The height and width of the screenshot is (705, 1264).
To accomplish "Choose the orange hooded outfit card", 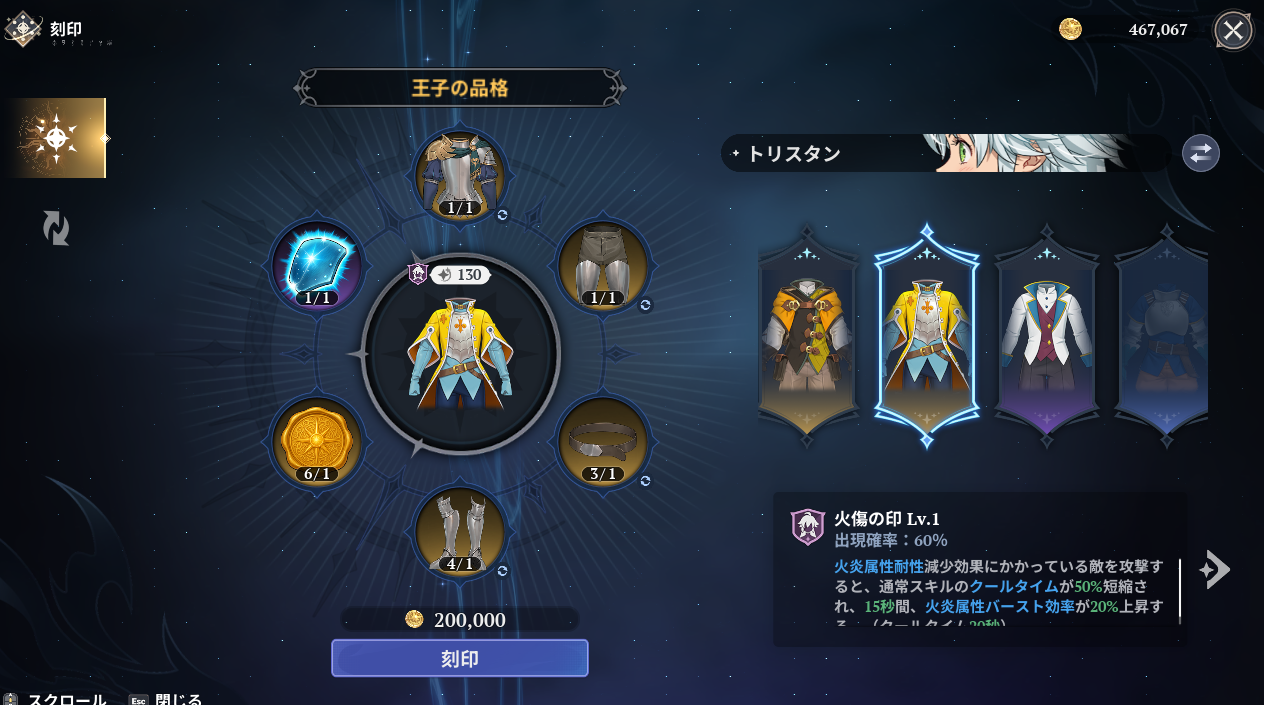I will [808, 335].
